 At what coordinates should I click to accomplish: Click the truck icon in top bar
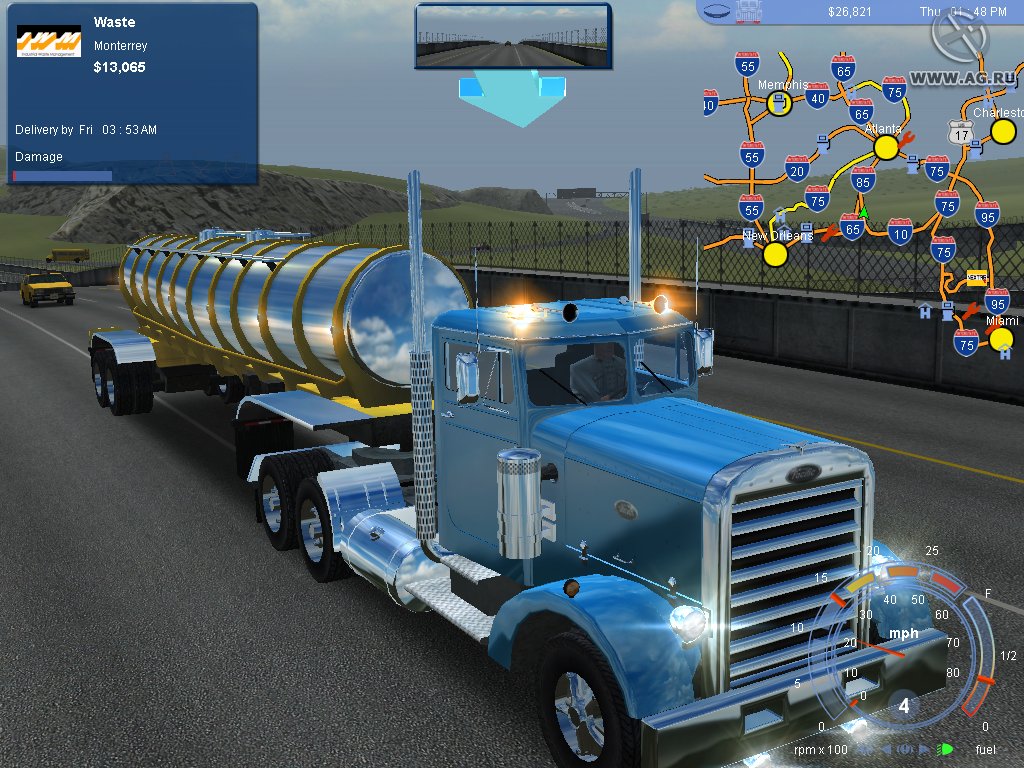pos(747,12)
